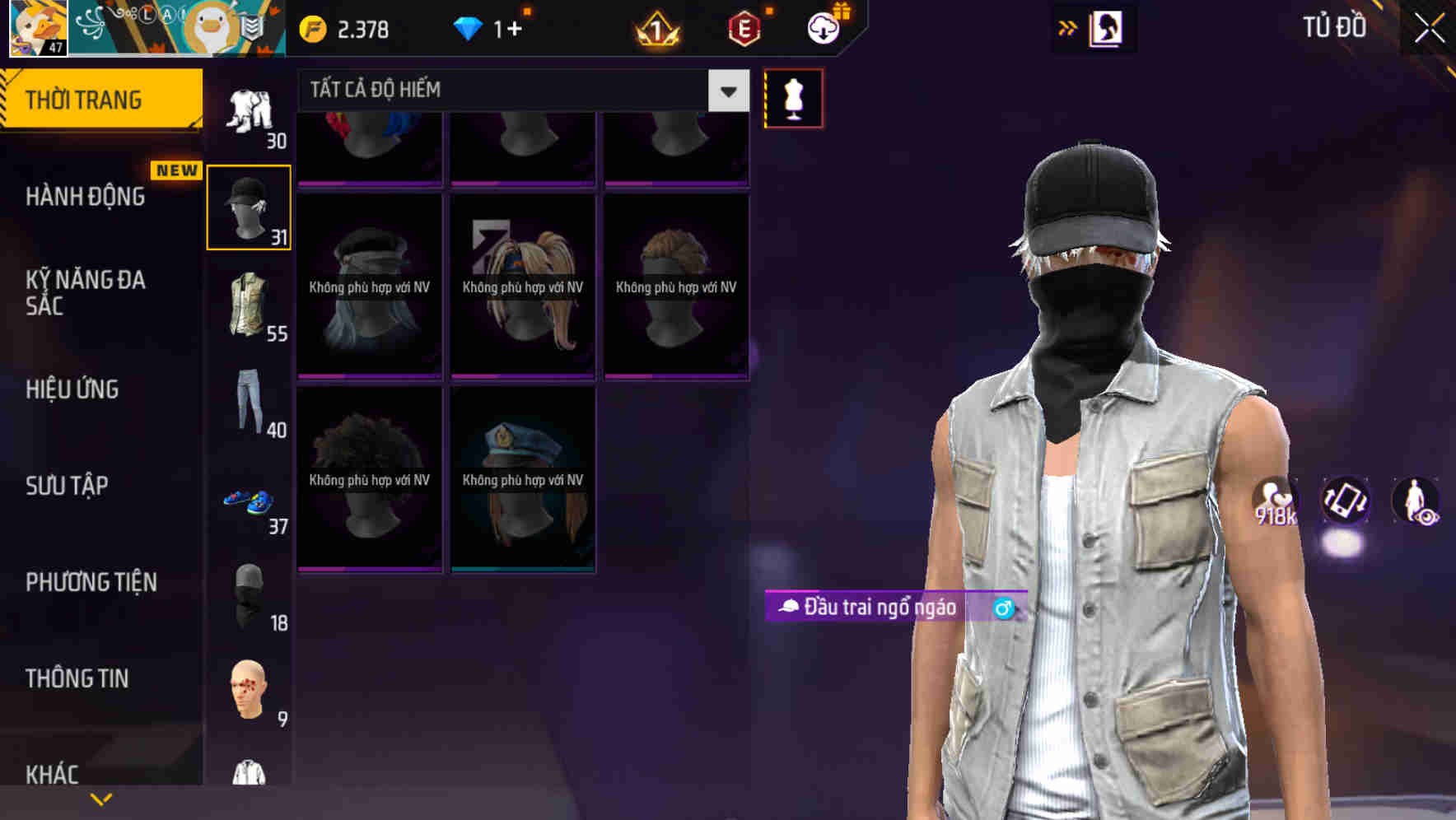Click the down chevron below the sidebar menu
The width and height of the screenshot is (1456, 820).
coord(101,798)
